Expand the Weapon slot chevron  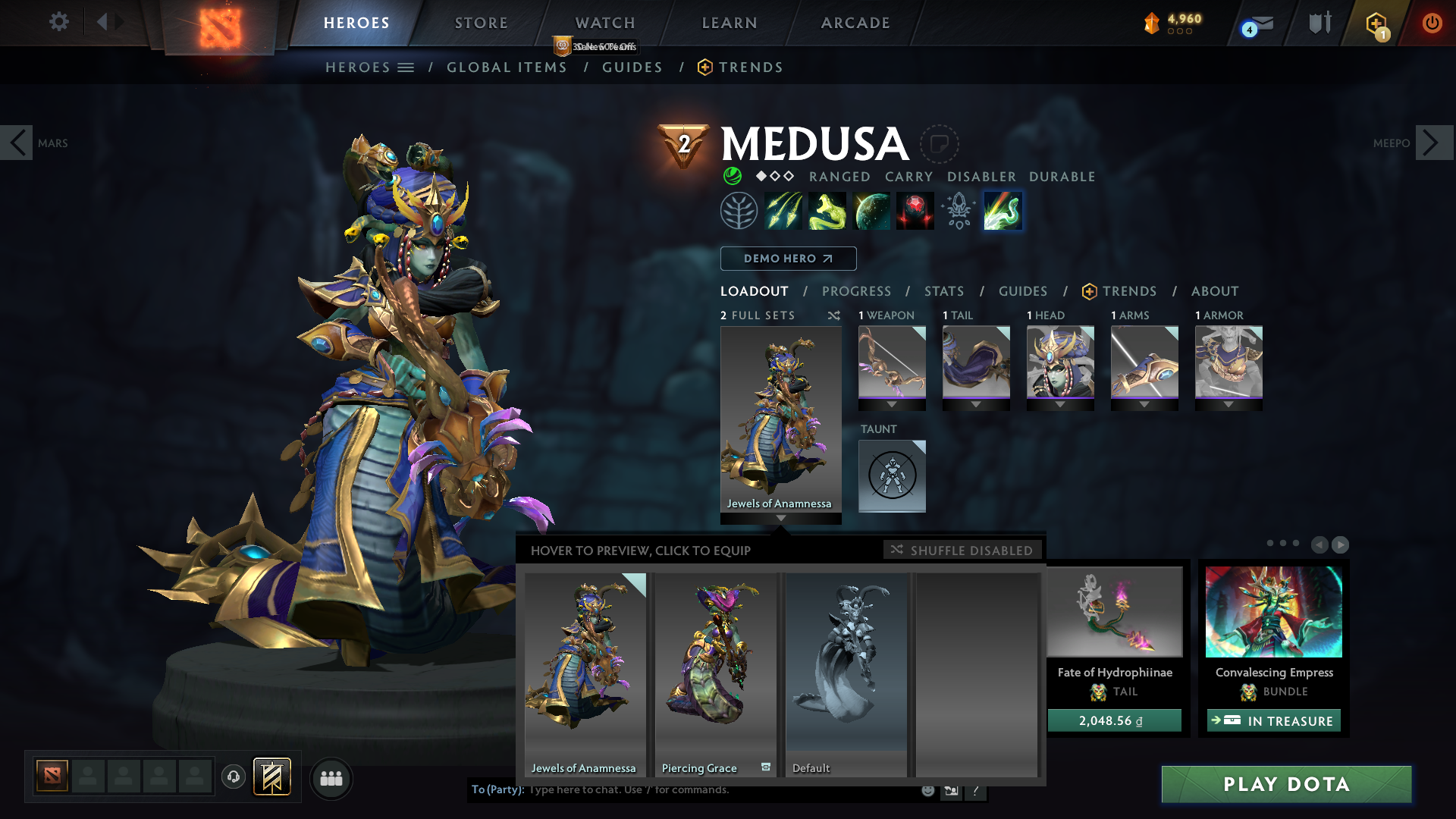tap(892, 404)
